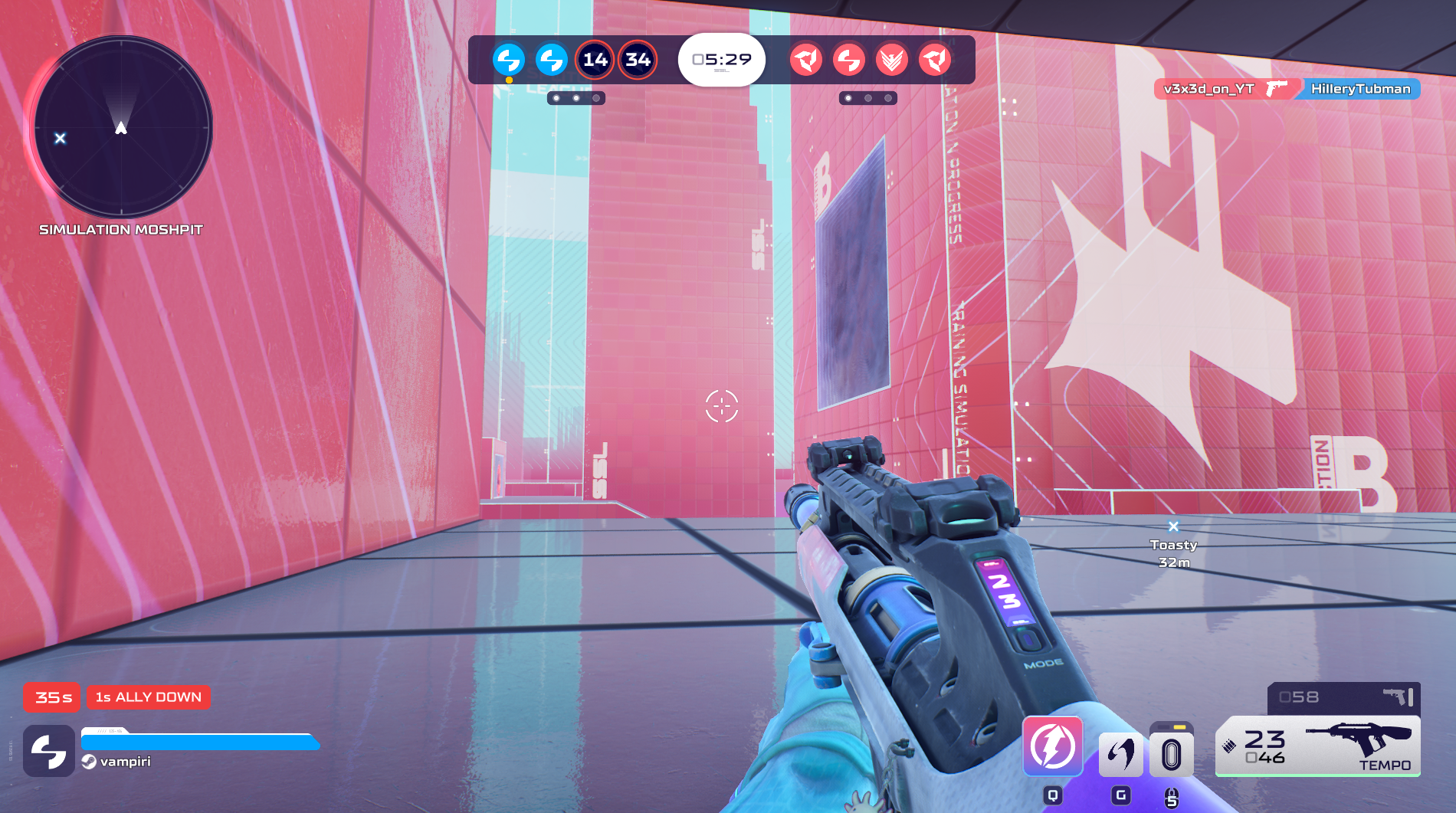Switch to the secondary pistol slot
The height and width of the screenshot is (813, 1456).
[1344, 697]
